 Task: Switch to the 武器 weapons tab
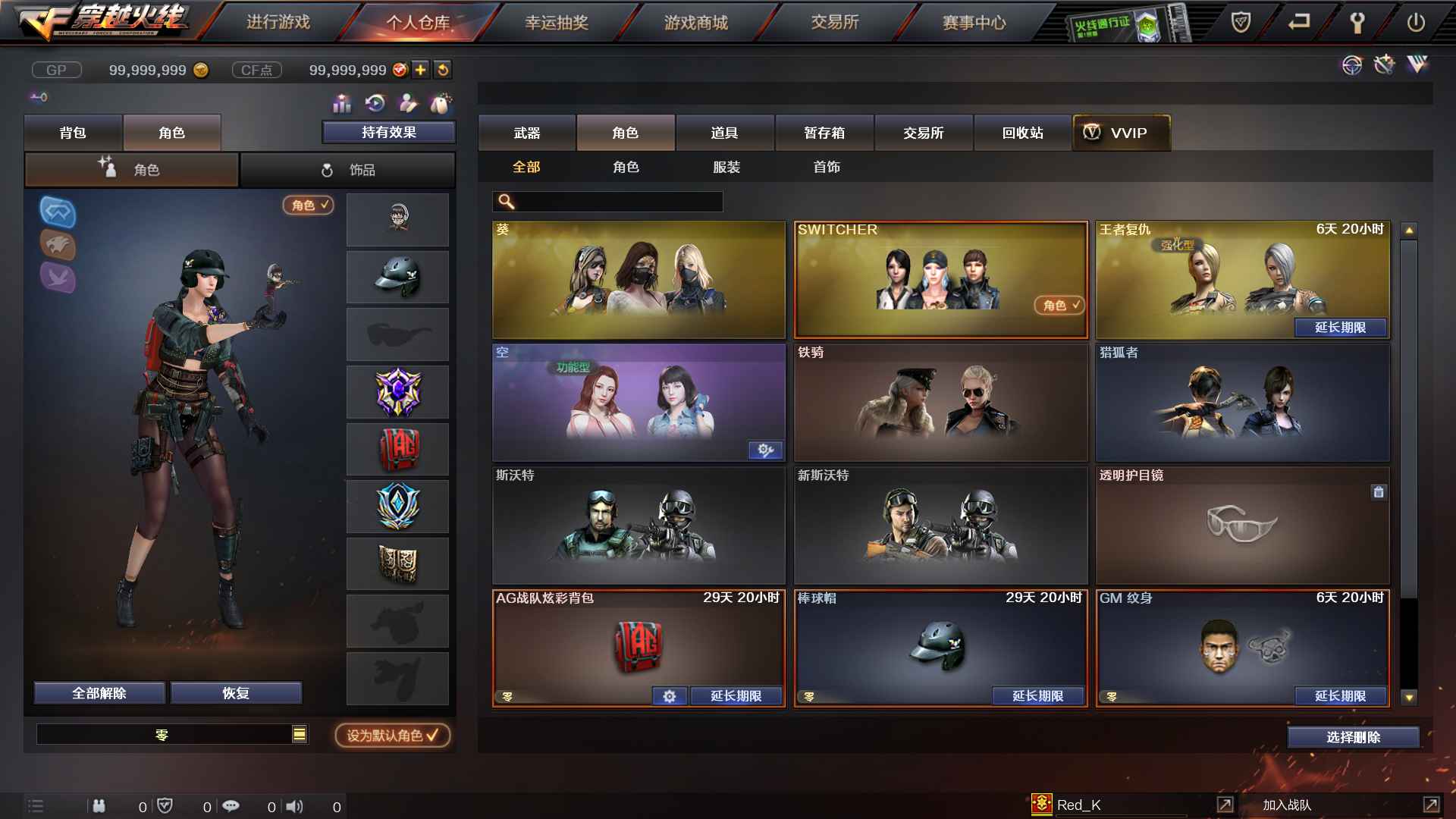tap(526, 133)
